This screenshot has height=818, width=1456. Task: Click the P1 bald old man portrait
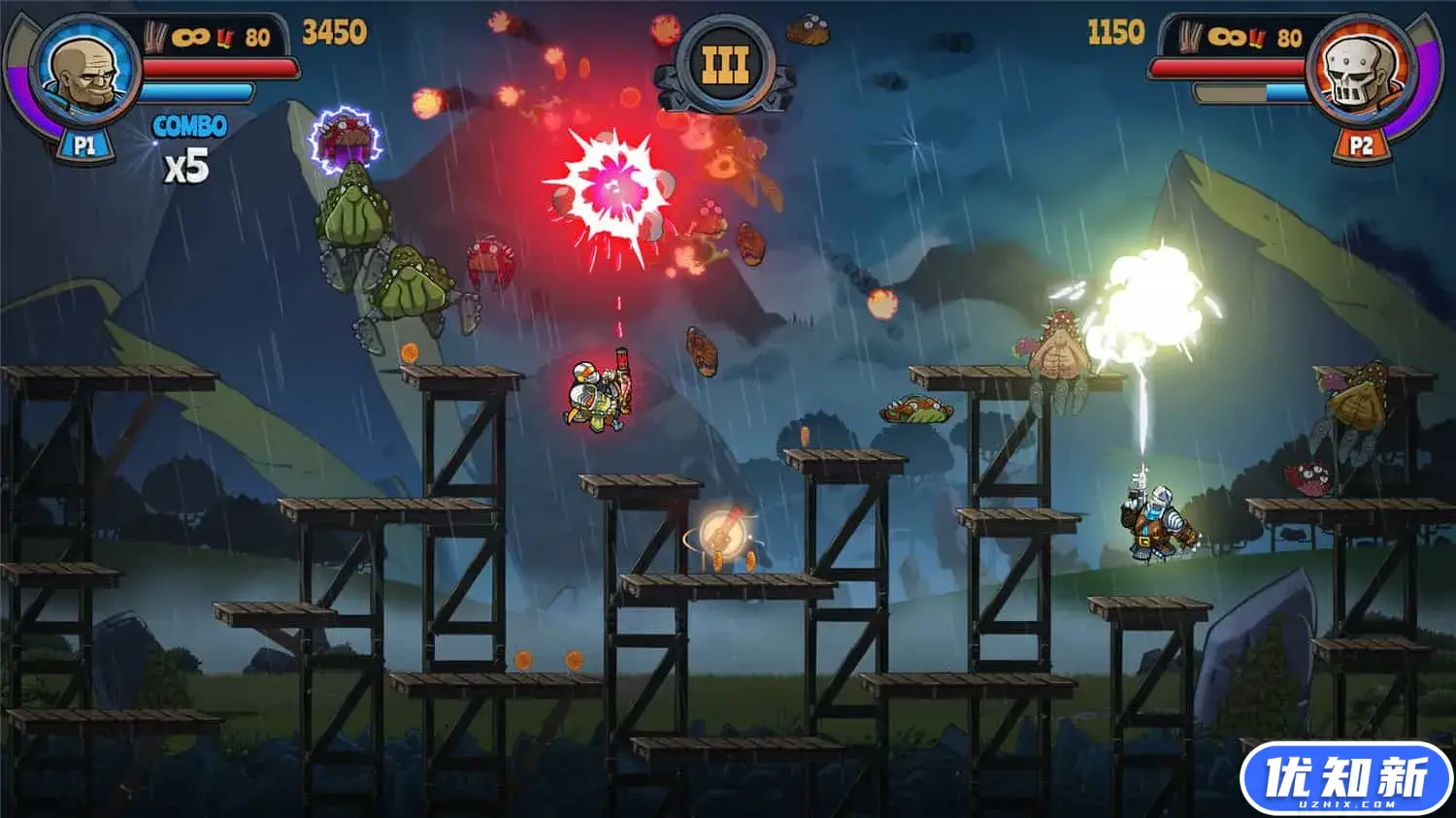pos(84,70)
